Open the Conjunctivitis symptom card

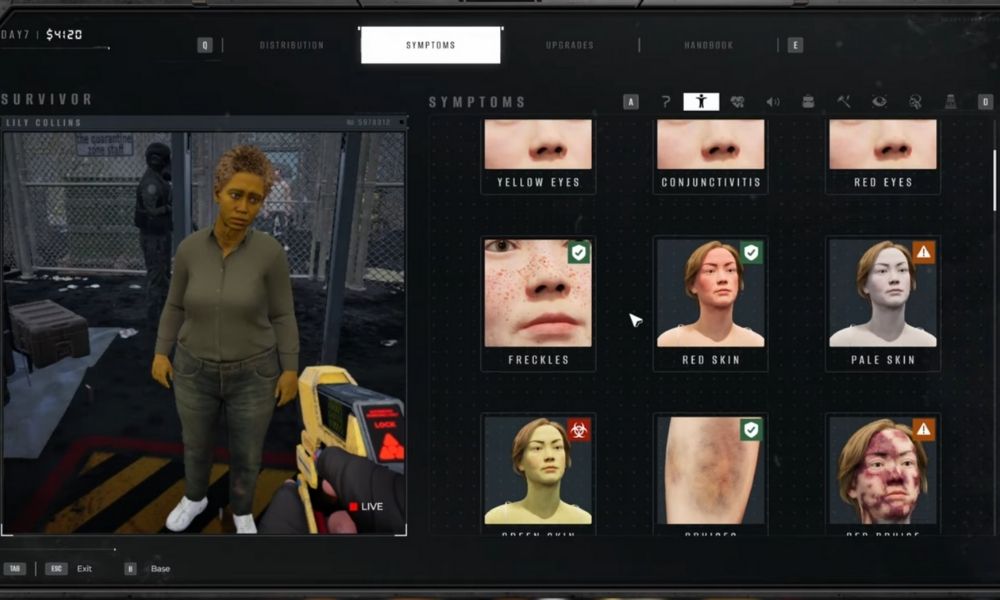tap(710, 154)
